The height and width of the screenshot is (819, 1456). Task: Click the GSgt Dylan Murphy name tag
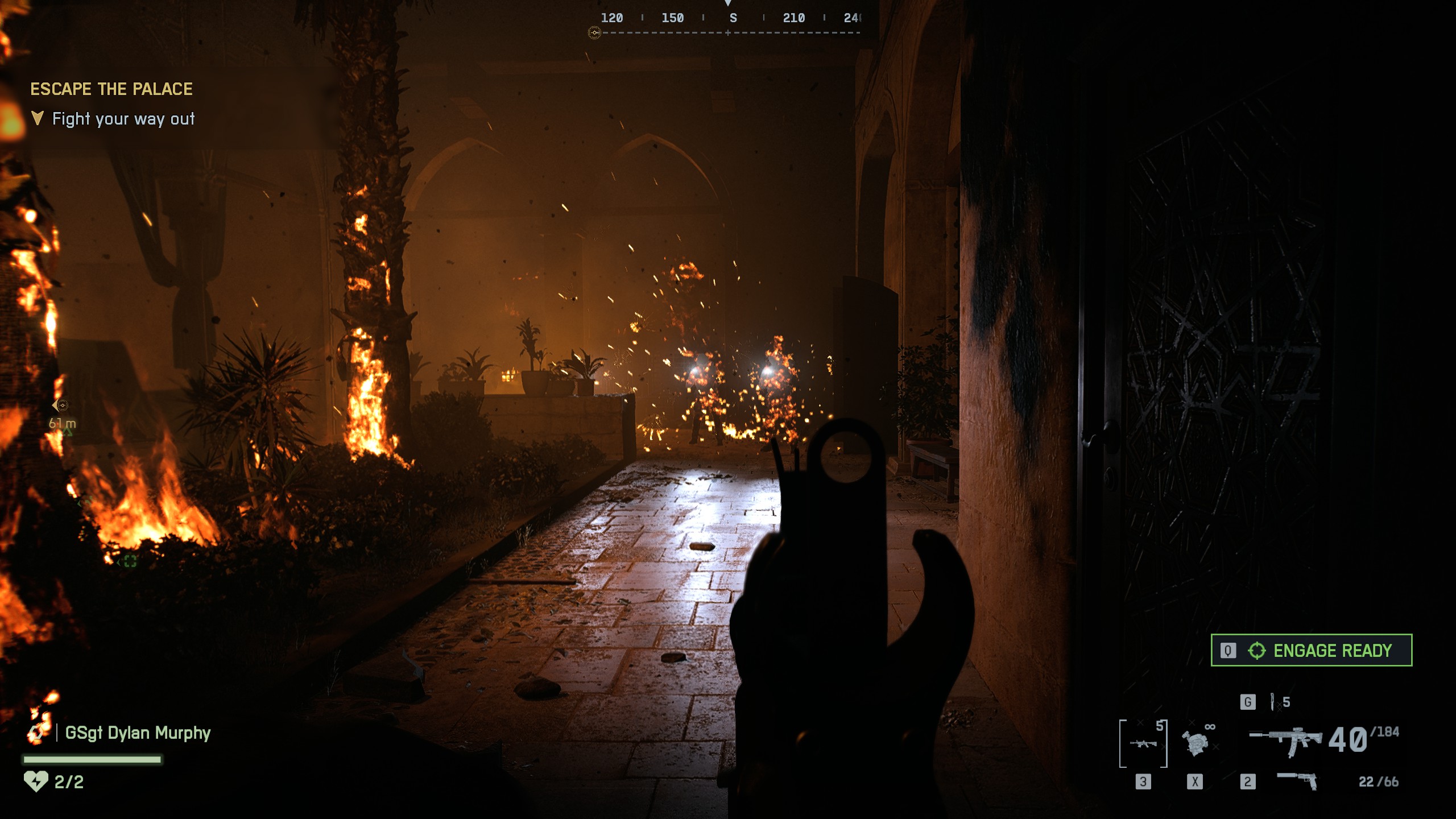pos(137,733)
